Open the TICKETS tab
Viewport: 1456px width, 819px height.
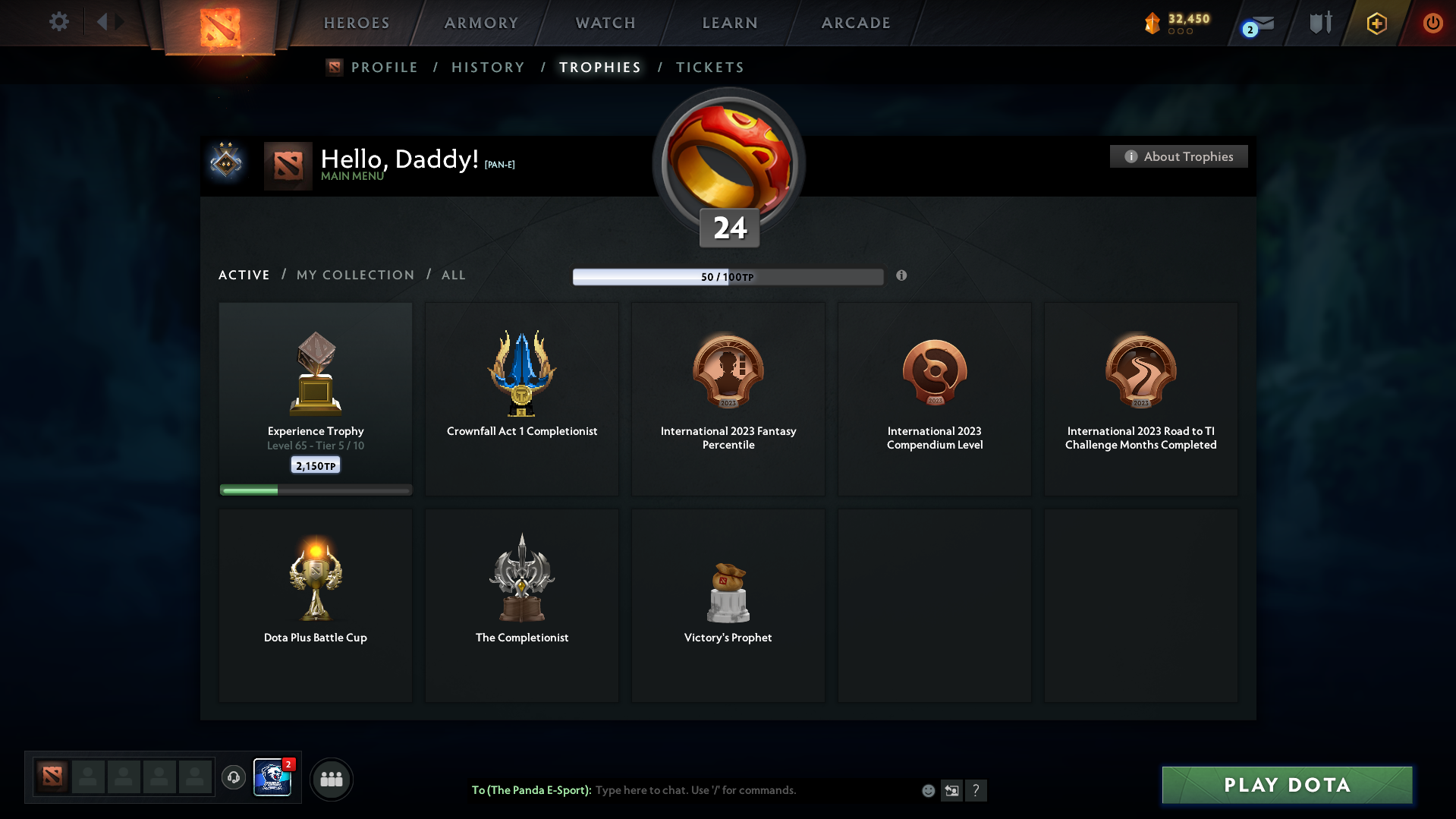click(x=709, y=67)
